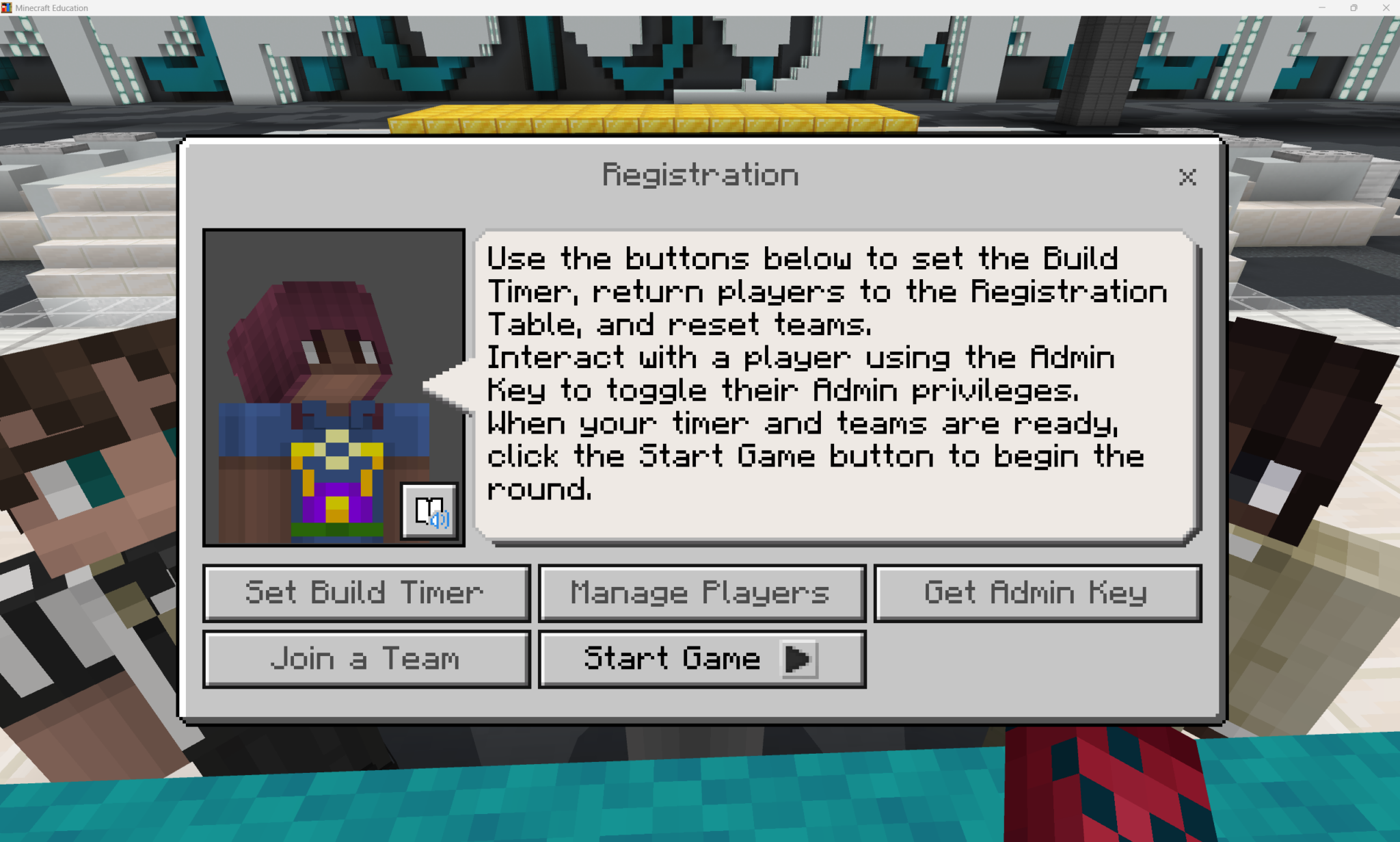Open the Set Build Timer option
The image size is (1400, 842).
point(366,593)
